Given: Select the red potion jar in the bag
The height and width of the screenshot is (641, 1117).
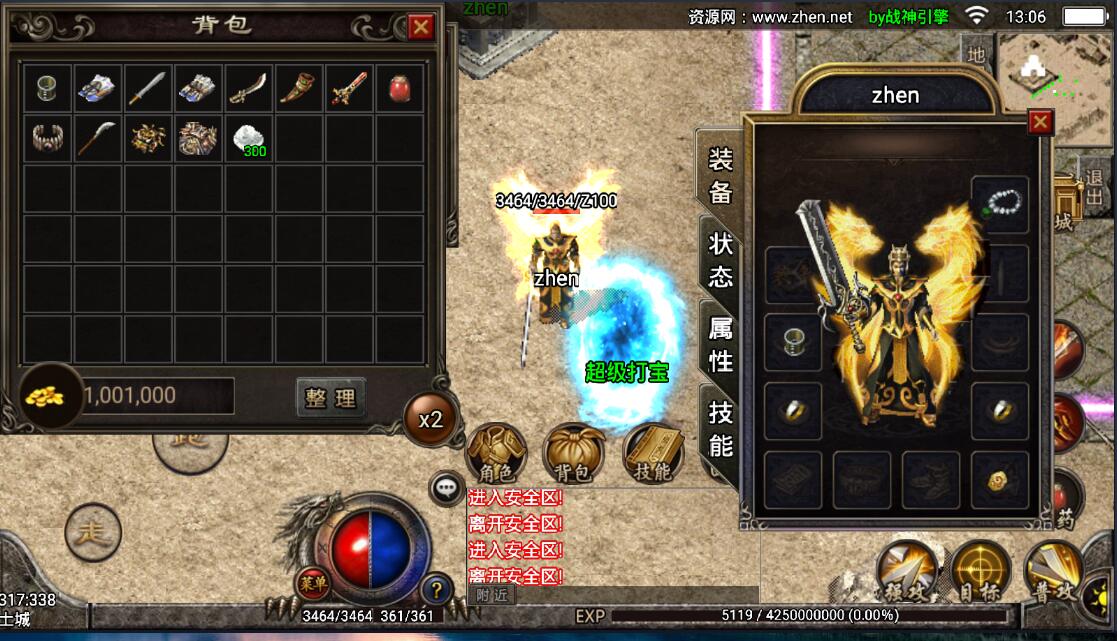Looking at the screenshot, I should pos(399,89).
